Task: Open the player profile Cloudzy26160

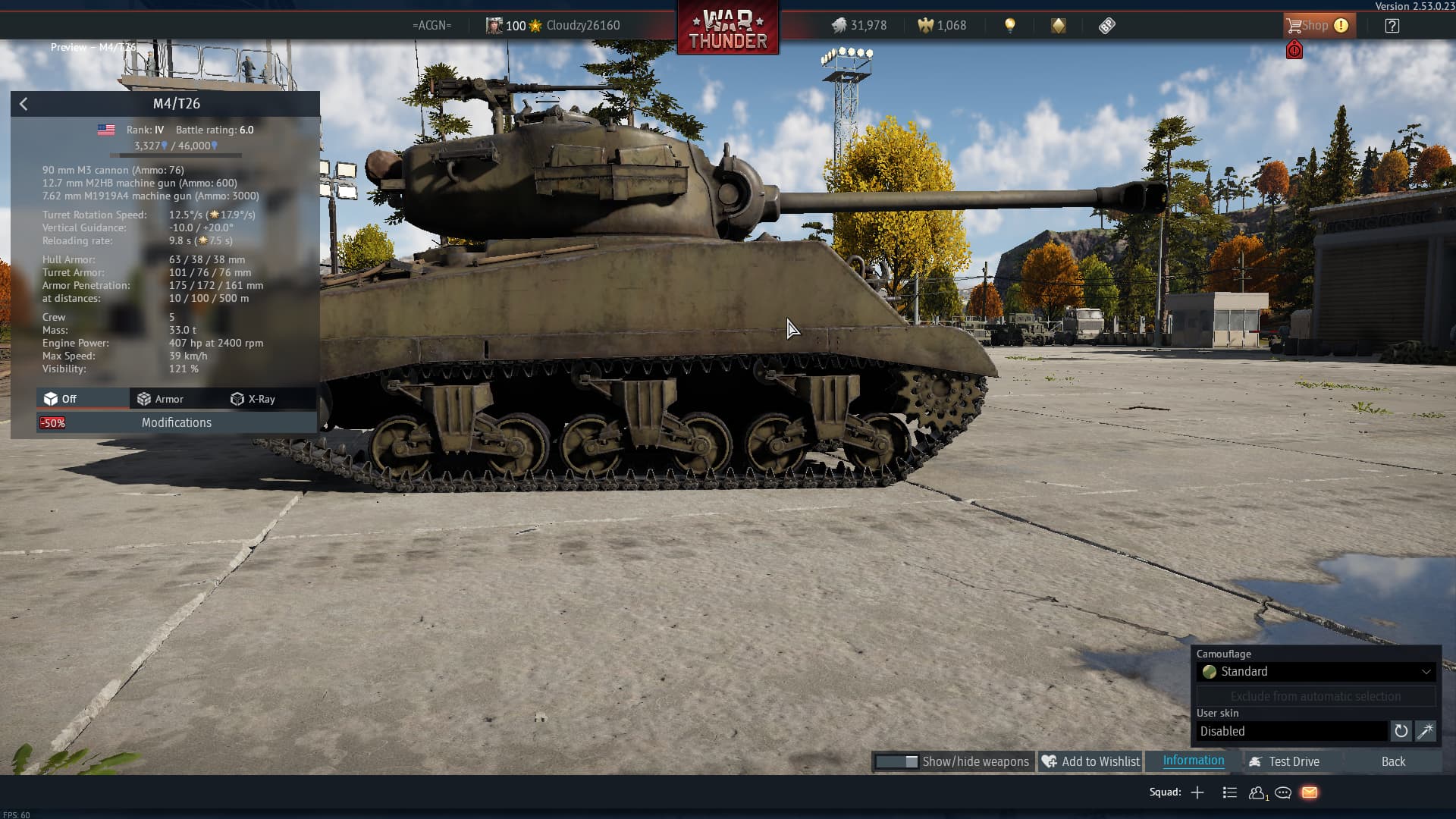Action: [x=582, y=26]
